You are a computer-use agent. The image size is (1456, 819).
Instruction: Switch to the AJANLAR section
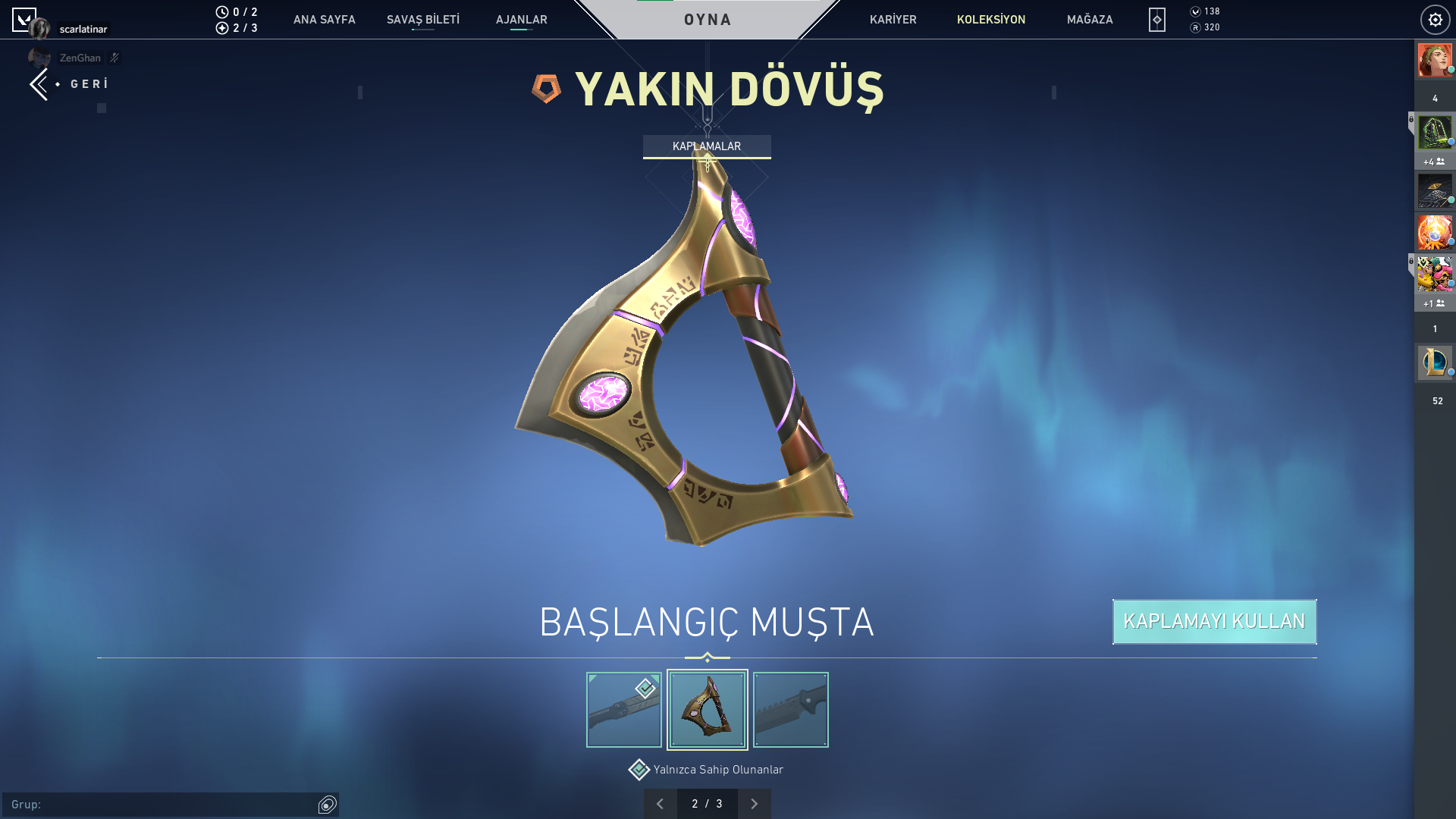pos(521,20)
